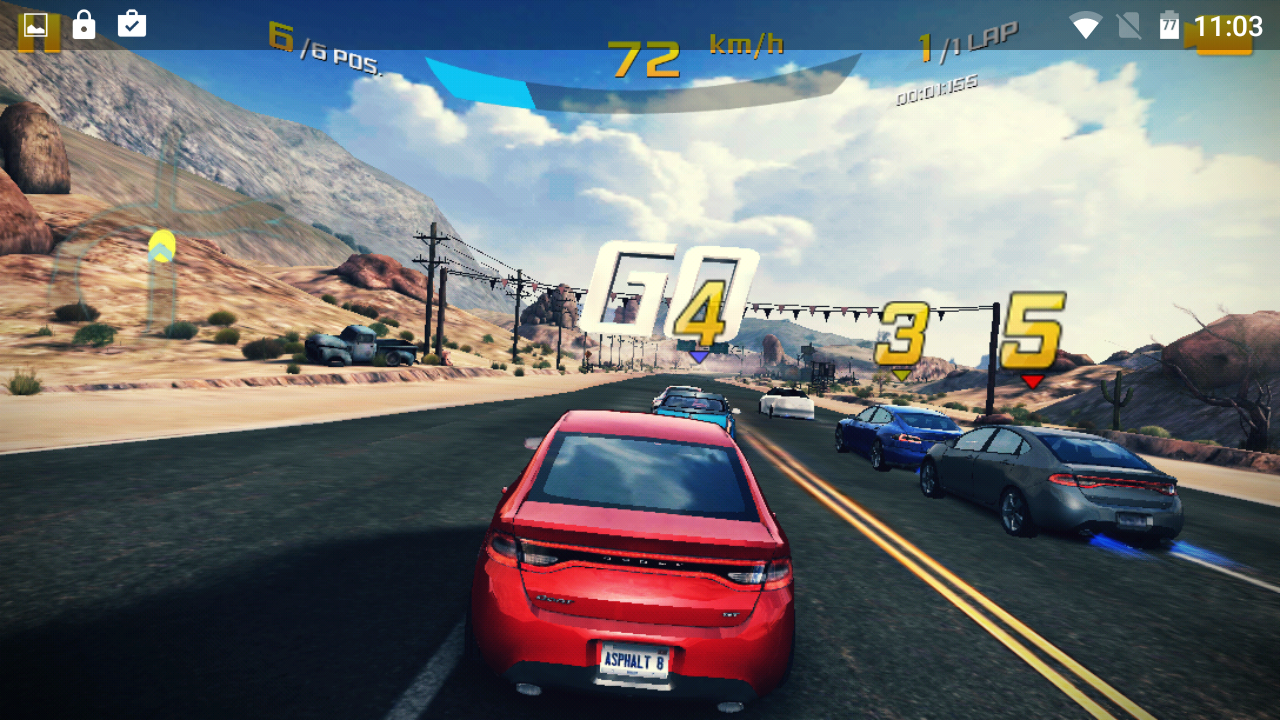Open the picture notification in the status bar
The image size is (1280, 720).
tap(36, 24)
